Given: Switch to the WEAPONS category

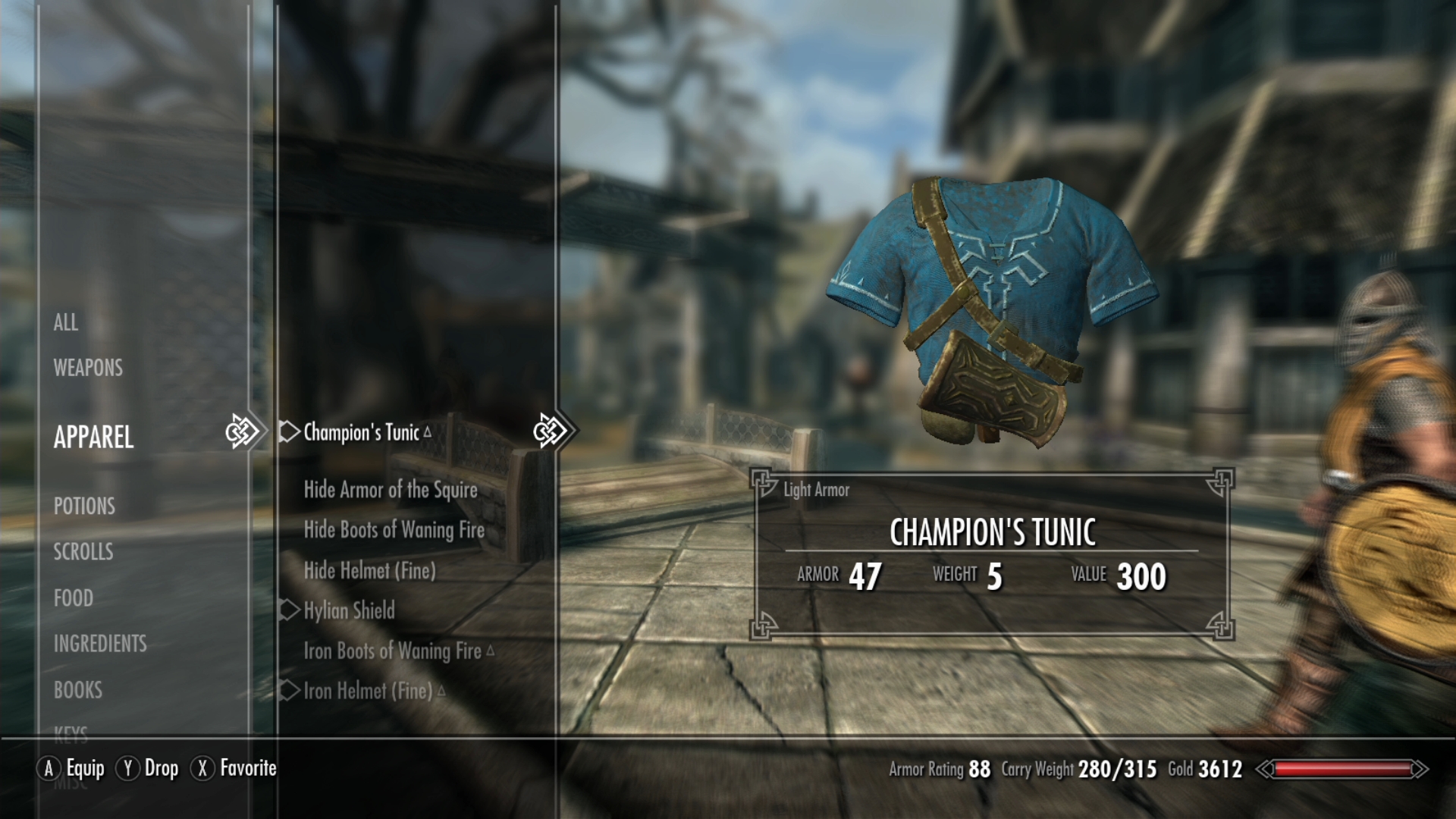Looking at the screenshot, I should [x=87, y=368].
